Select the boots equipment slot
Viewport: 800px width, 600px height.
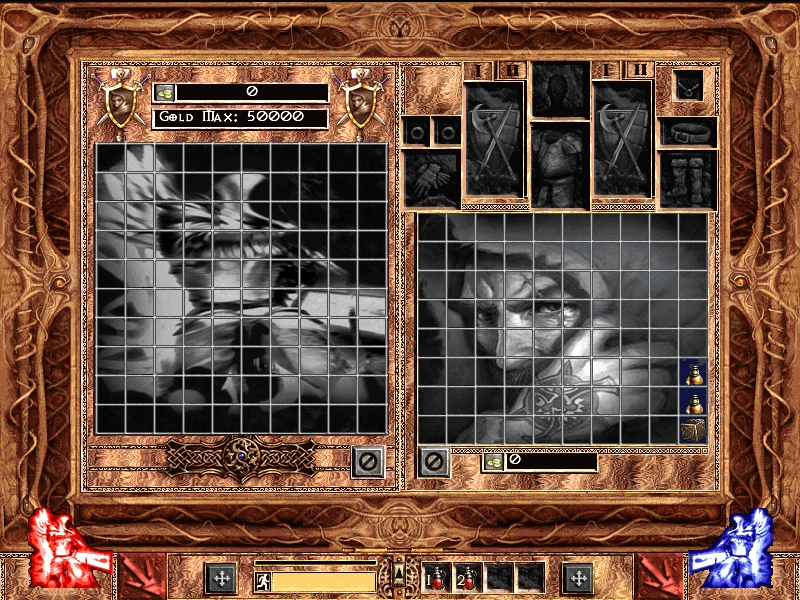[688, 179]
